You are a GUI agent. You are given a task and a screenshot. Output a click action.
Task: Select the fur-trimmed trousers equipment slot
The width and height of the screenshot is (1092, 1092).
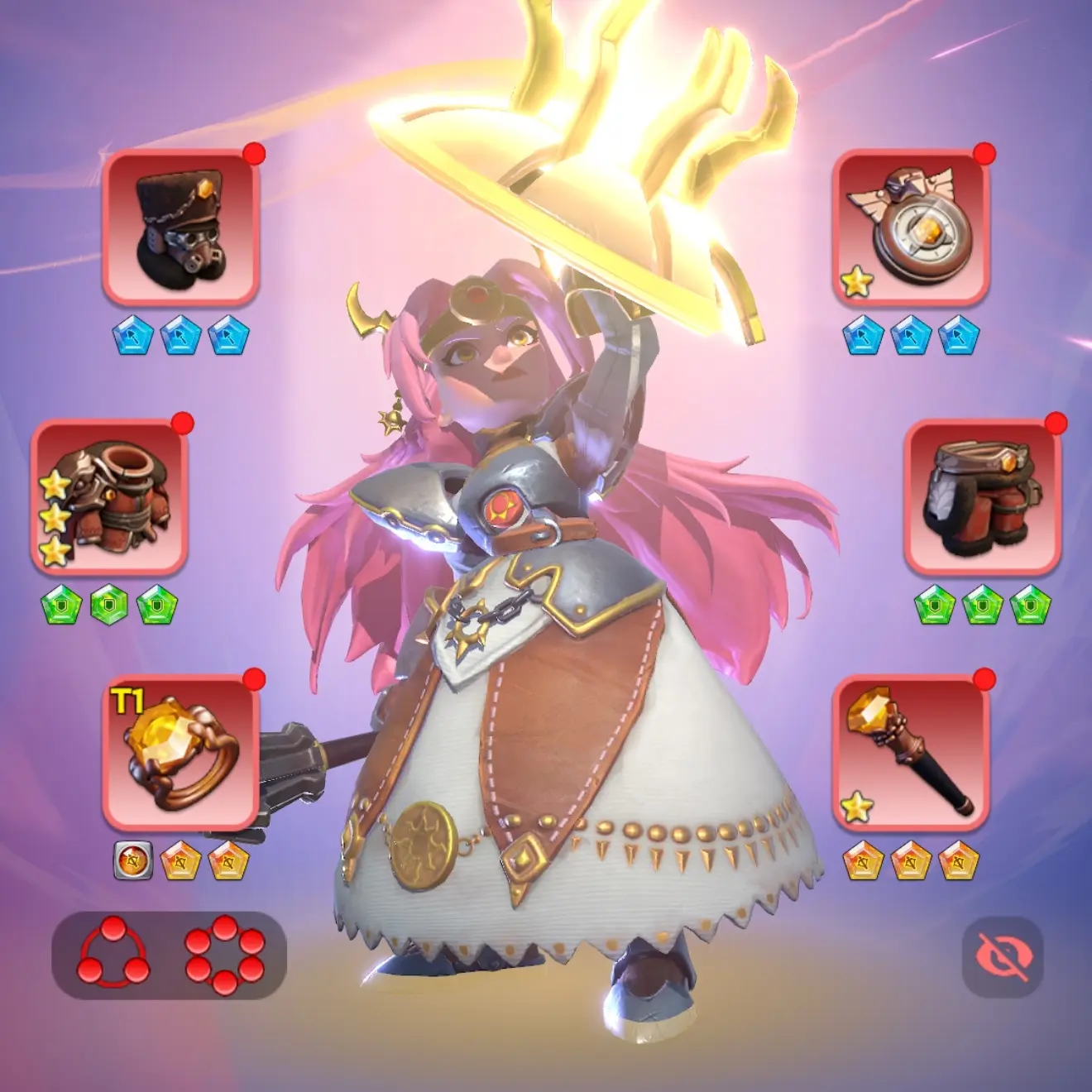pos(982,496)
